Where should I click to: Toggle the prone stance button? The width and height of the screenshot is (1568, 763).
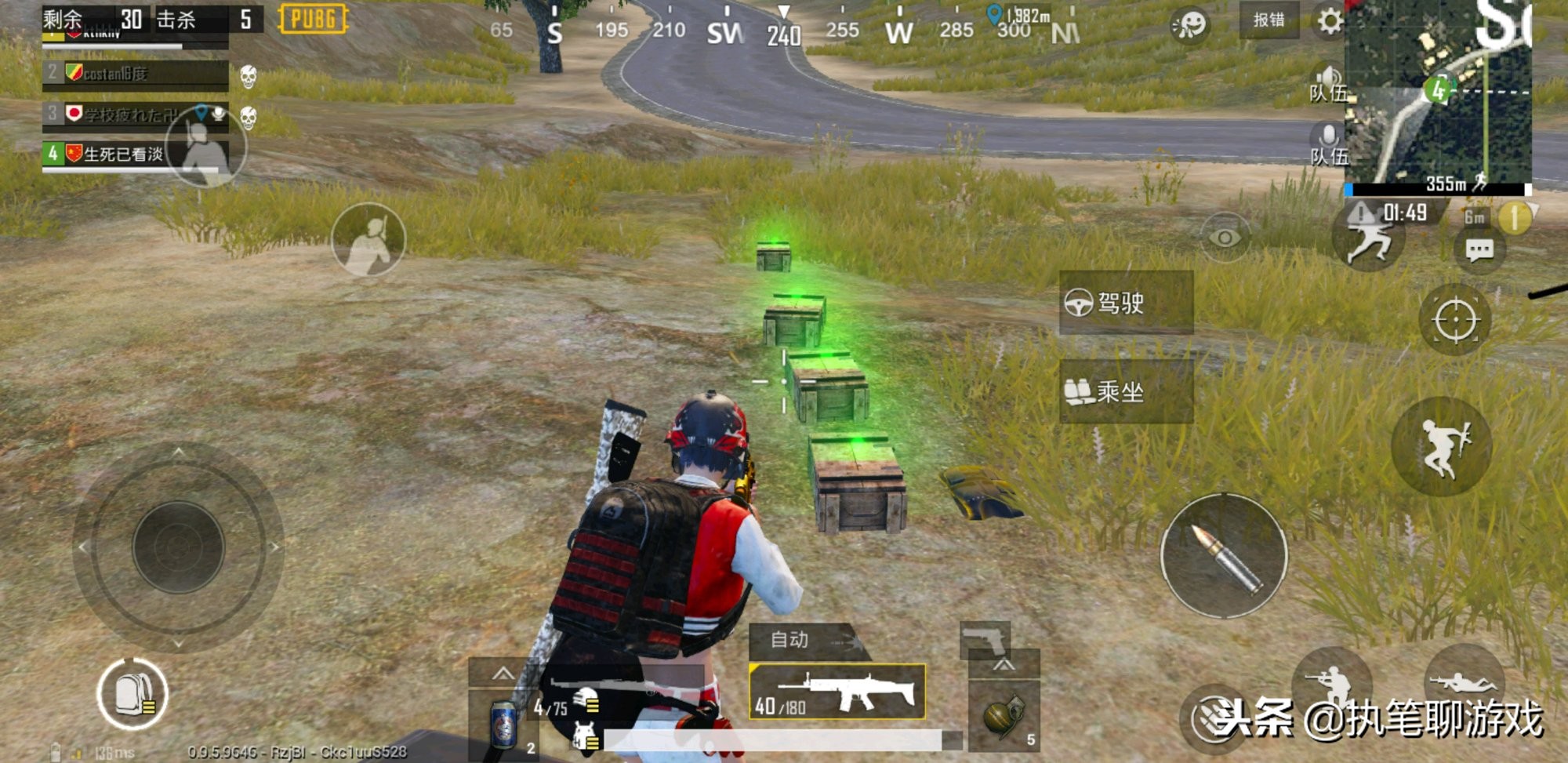click(1463, 682)
